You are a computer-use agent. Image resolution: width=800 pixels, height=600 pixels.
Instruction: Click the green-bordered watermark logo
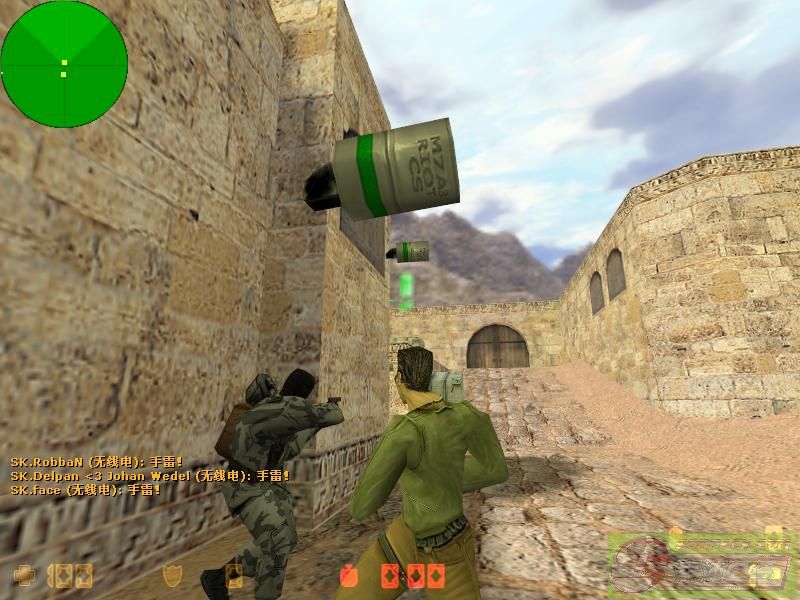699,561
